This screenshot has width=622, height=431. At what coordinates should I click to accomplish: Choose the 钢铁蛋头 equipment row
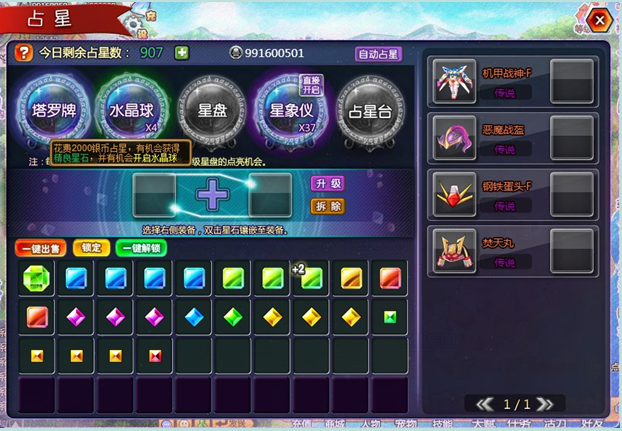coord(513,194)
